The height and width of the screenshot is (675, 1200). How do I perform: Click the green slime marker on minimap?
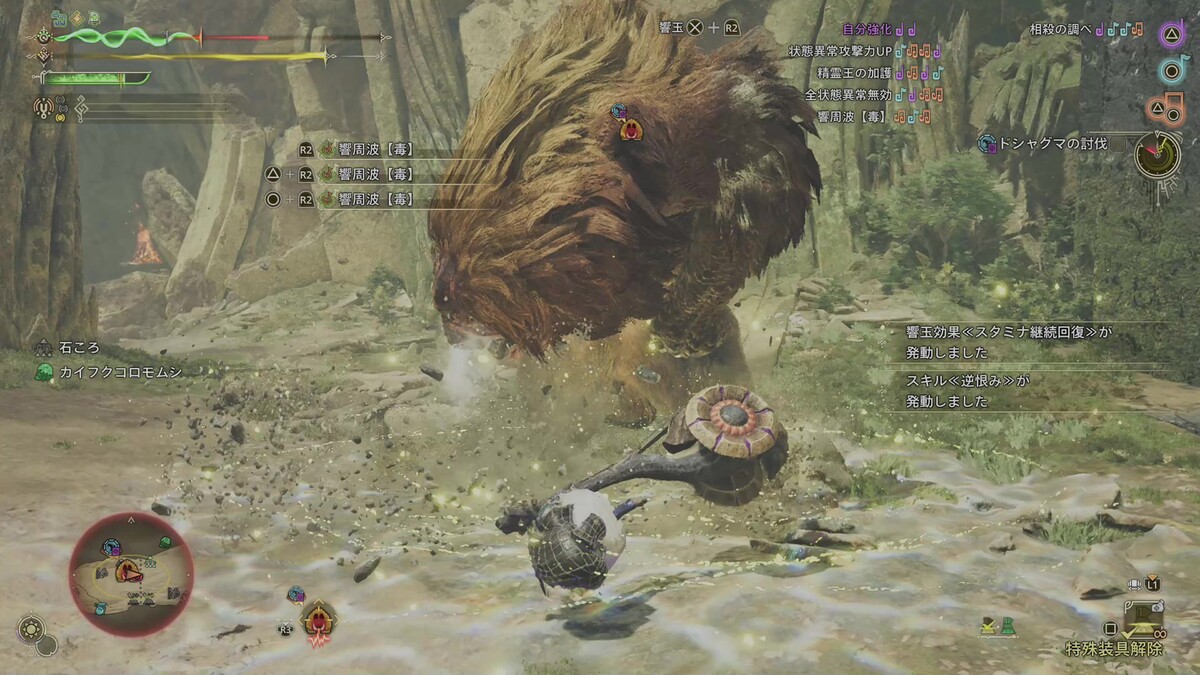click(x=165, y=543)
